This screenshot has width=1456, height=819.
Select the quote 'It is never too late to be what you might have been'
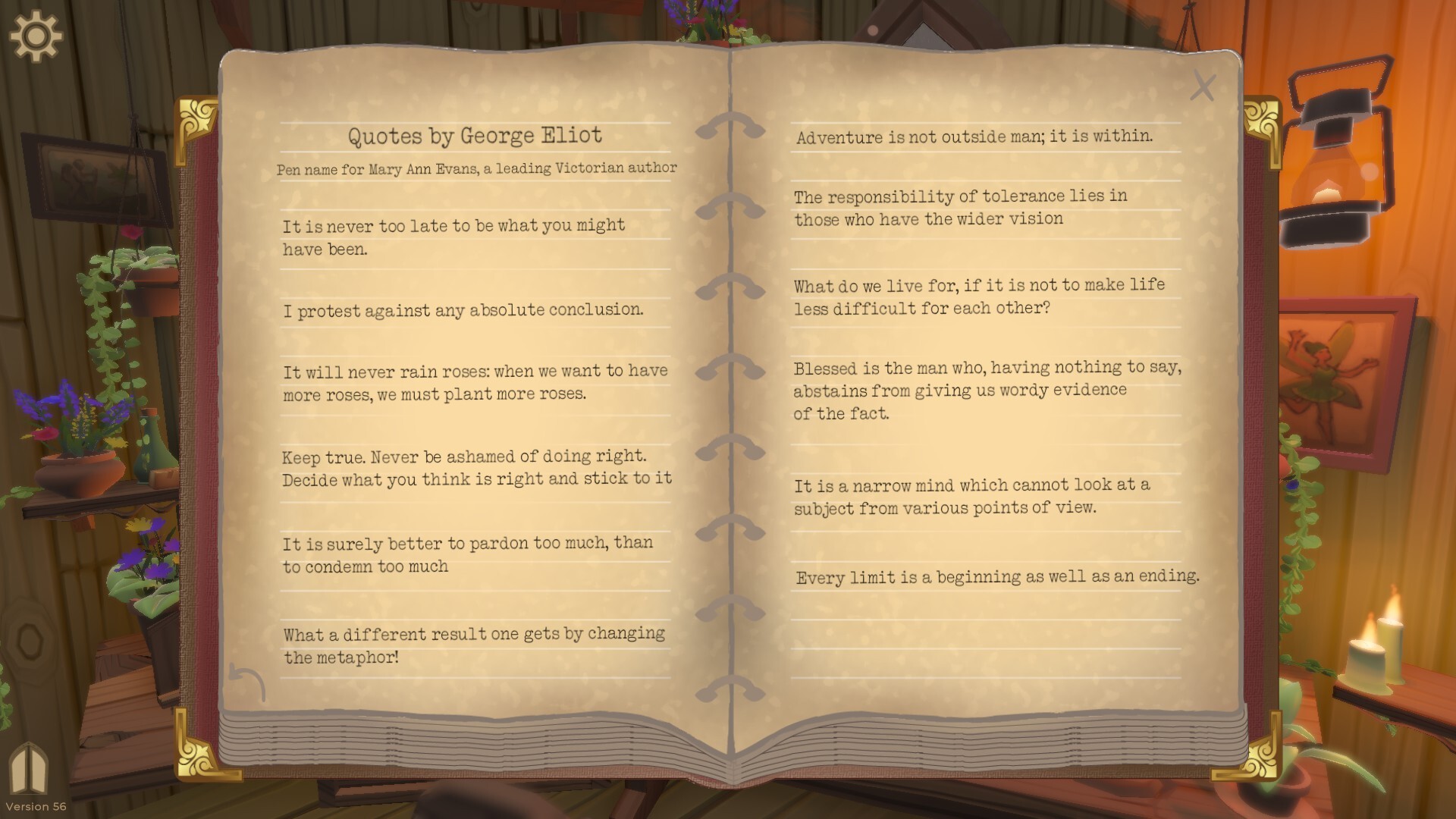tap(453, 237)
